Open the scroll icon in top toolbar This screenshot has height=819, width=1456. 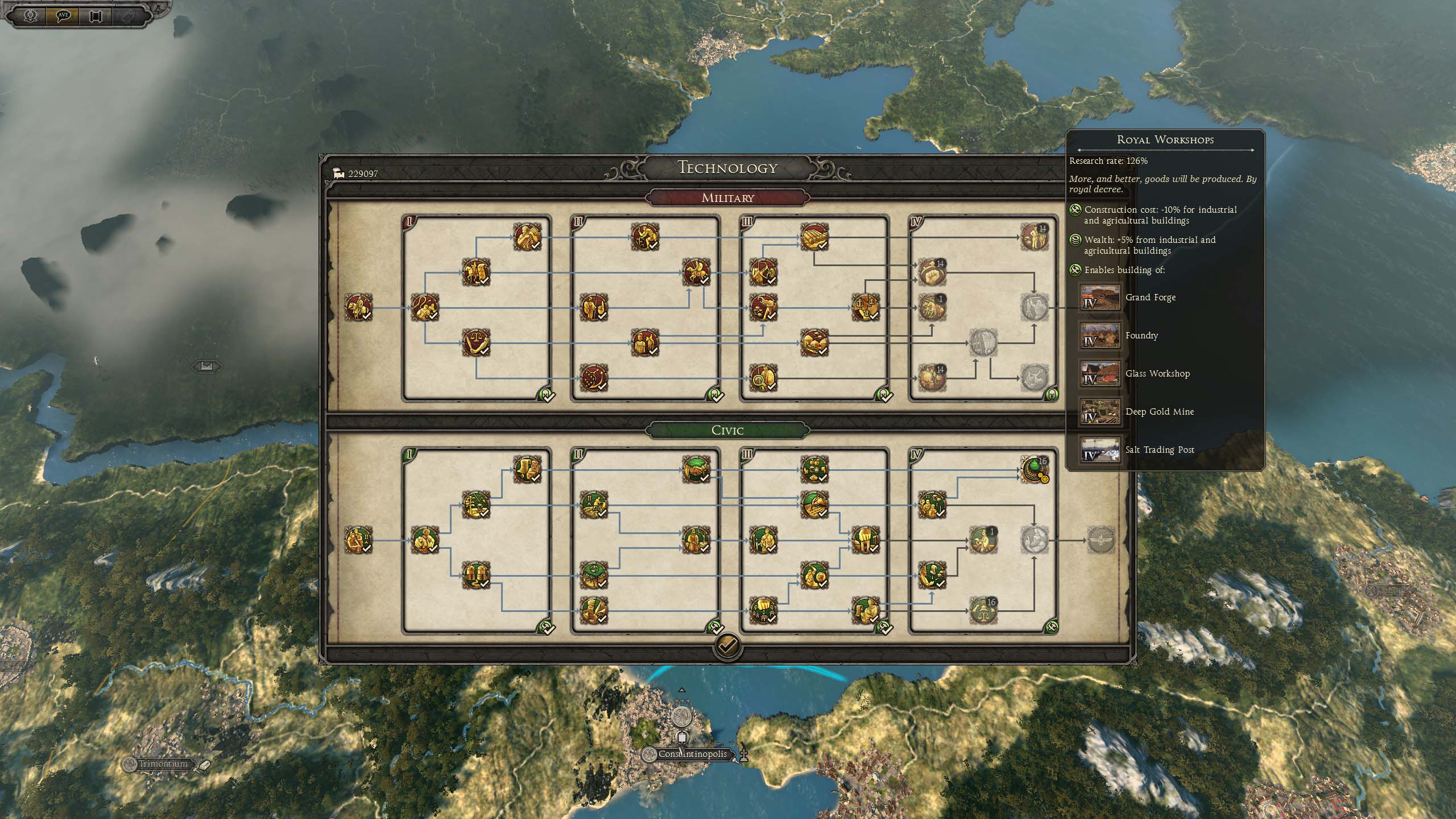click(x=96, y=15)
